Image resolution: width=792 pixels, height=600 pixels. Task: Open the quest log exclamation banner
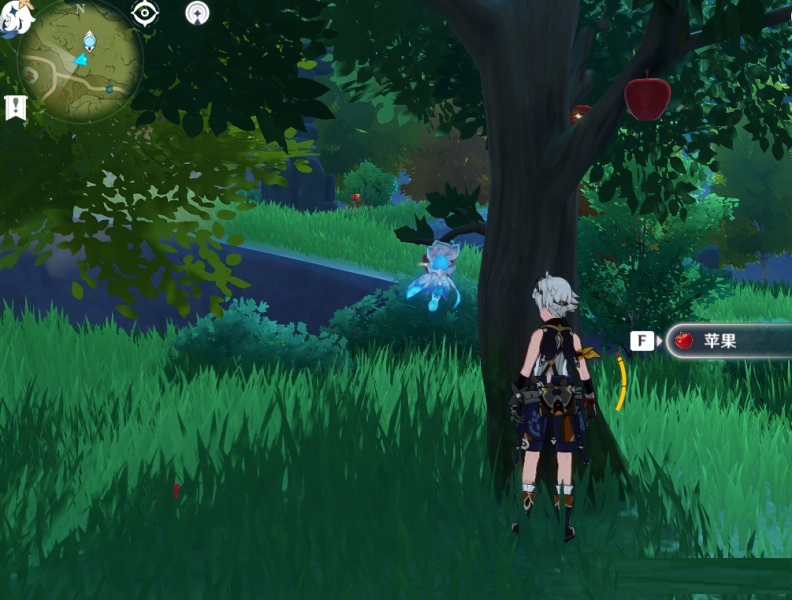coord(15,107)
